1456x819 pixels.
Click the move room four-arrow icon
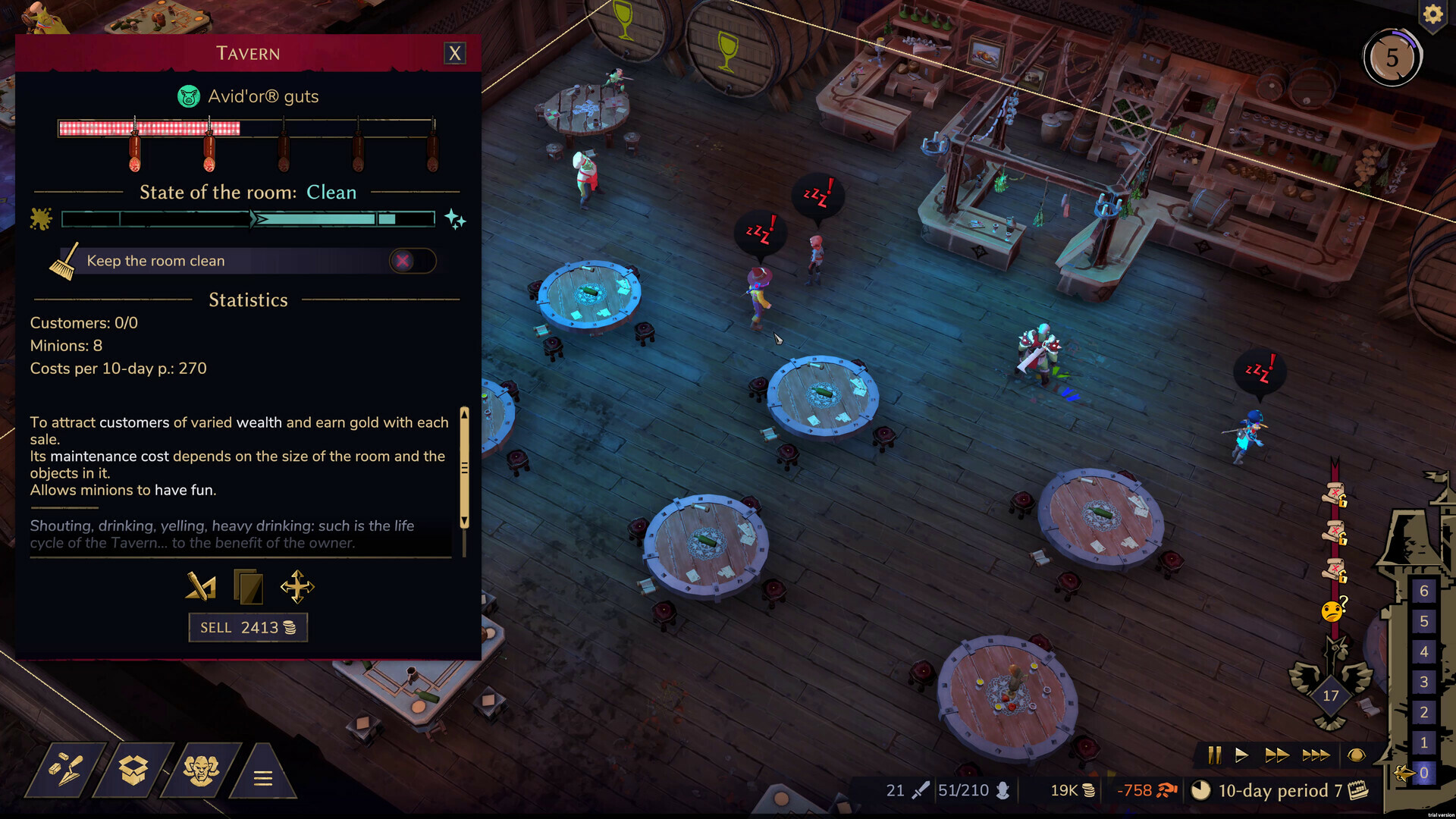coord(297,586)
